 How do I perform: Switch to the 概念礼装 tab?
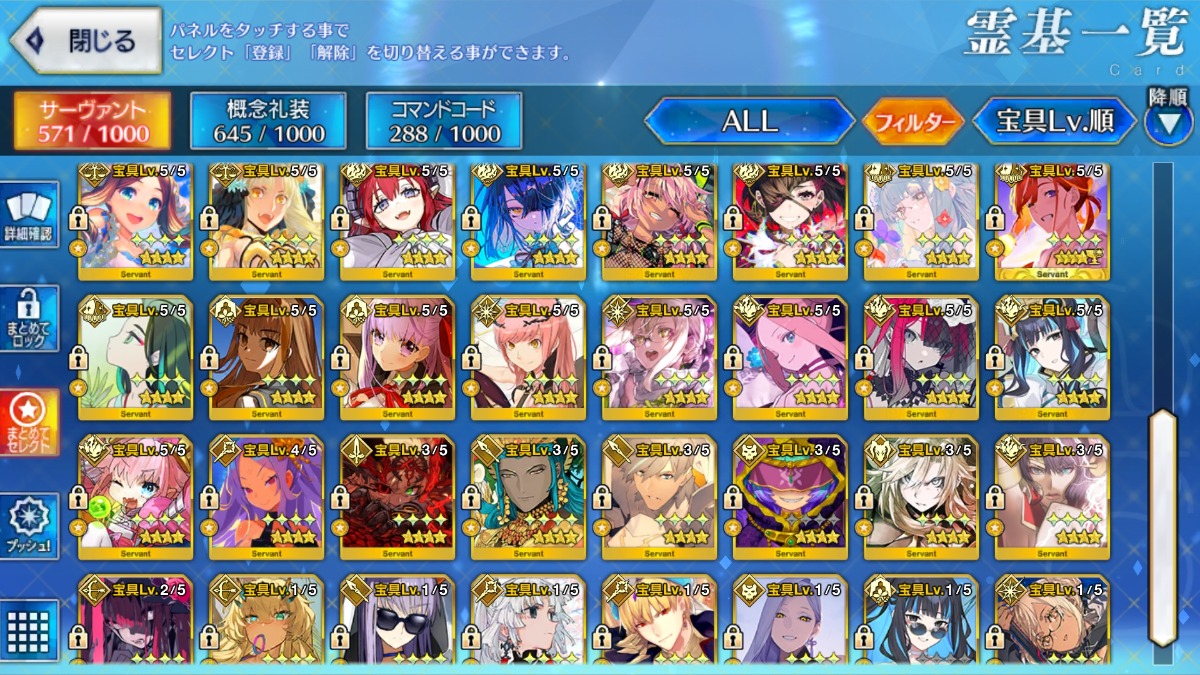[268, 121]
